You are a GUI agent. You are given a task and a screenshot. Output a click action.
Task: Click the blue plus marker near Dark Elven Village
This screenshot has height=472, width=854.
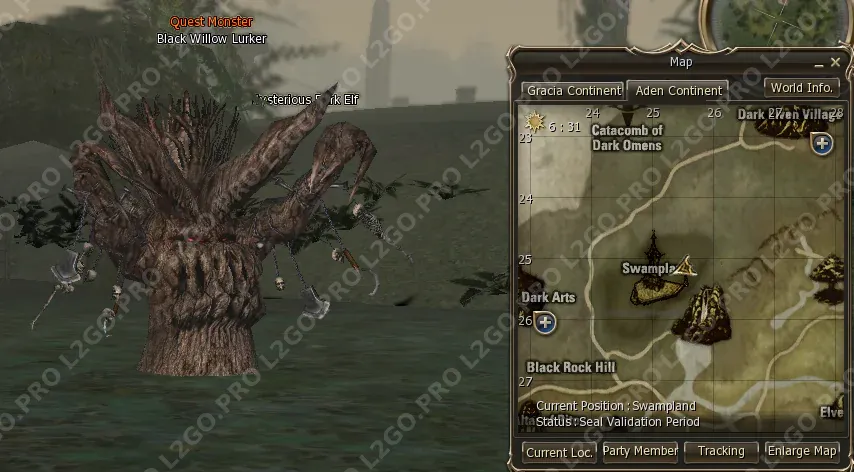click(x=822, y=143)
